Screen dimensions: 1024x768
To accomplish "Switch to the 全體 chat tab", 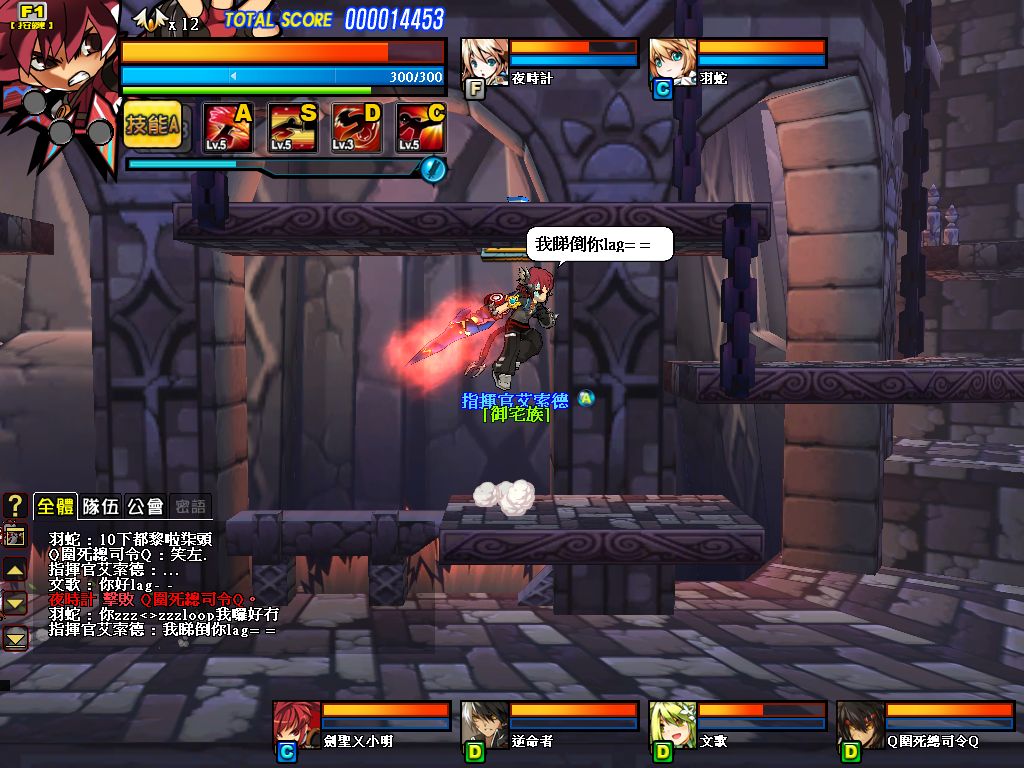I will (x=55, y=506).
